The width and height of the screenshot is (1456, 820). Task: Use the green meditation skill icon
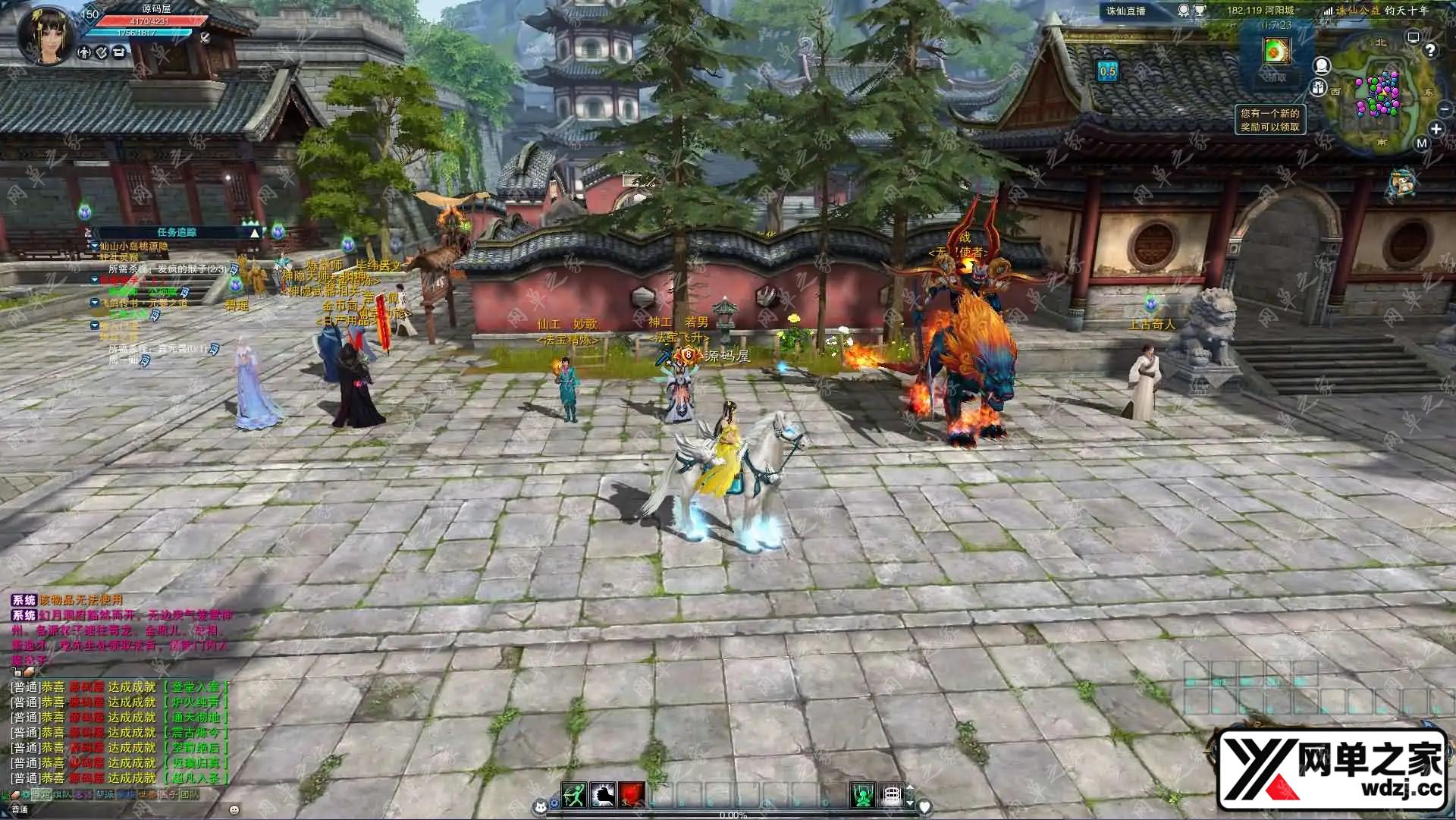862,794
